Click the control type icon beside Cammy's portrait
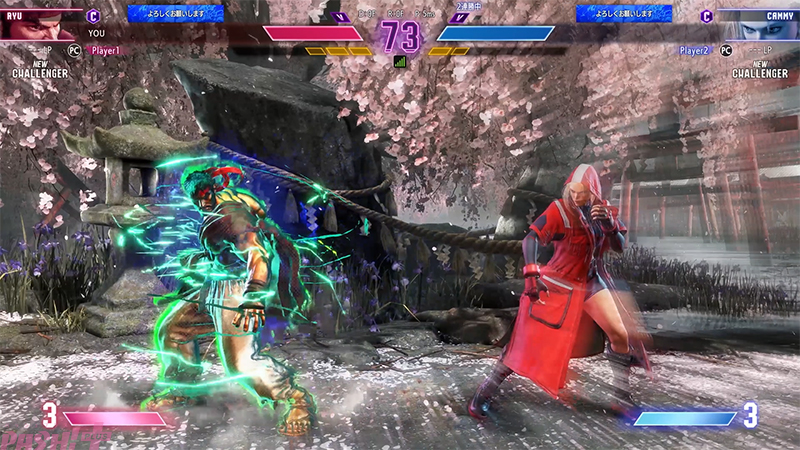800x450 pixels. coord(707,16)
